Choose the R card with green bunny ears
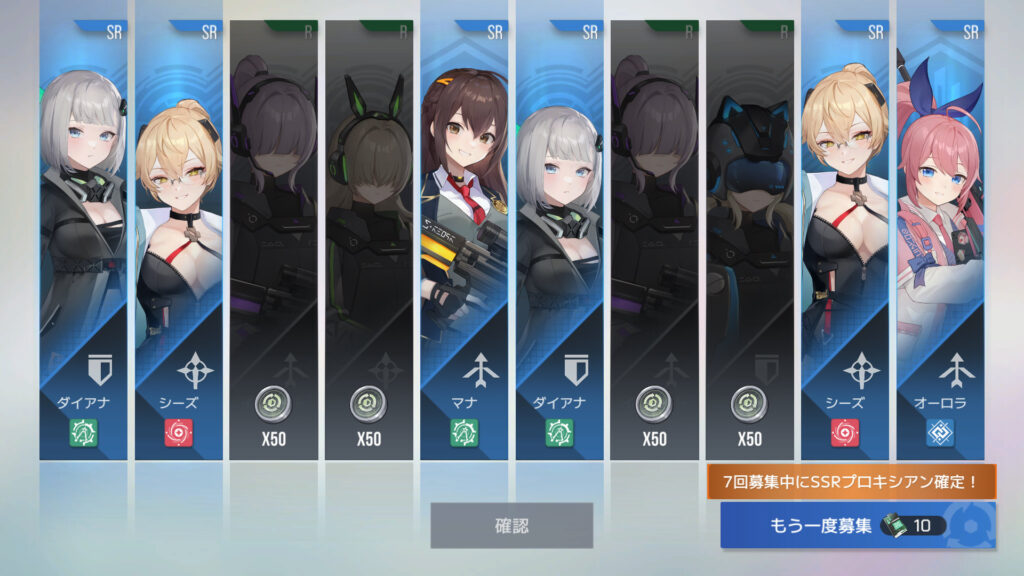This screenshot has width=1024, height=576. pos(369,240)
